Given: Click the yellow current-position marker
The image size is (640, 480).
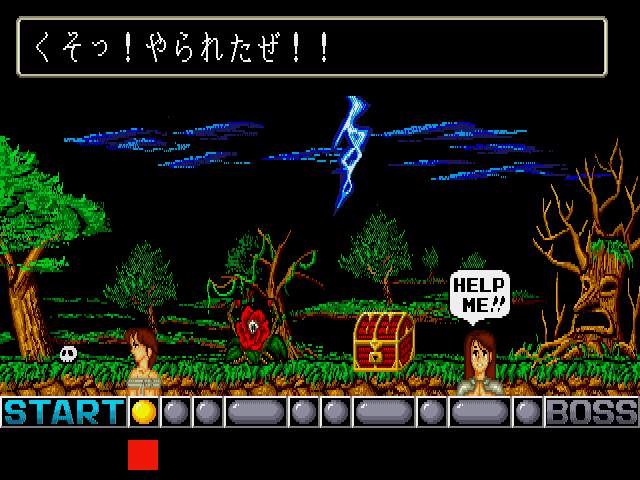Looking at the screenshot, I should pos(144,412).
